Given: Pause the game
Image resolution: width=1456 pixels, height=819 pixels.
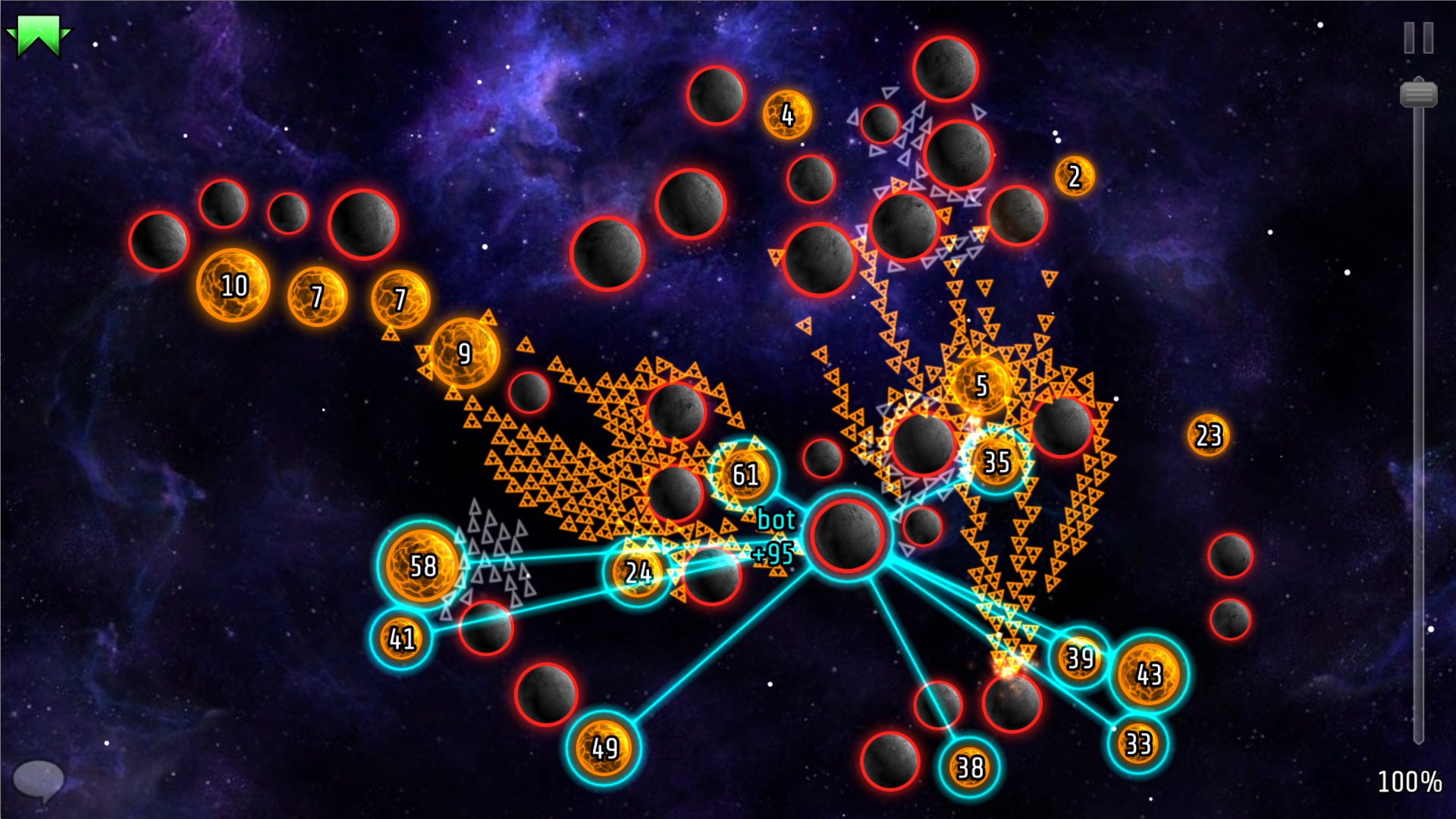Looking at the screenshot, I should [x=1418, y=38].
